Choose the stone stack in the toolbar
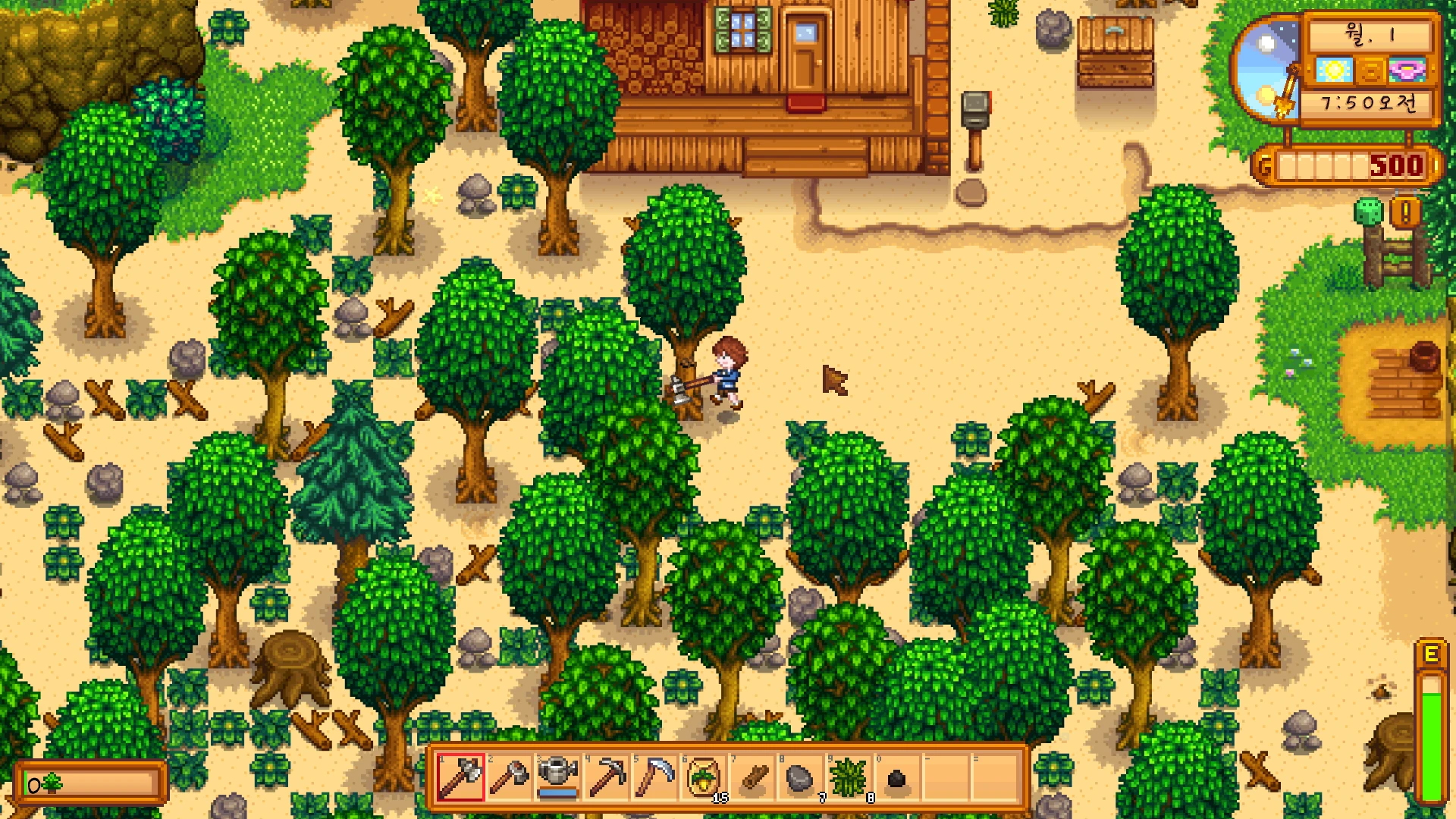The width and height of the screenshot is (1456, 819). [800, 777]
